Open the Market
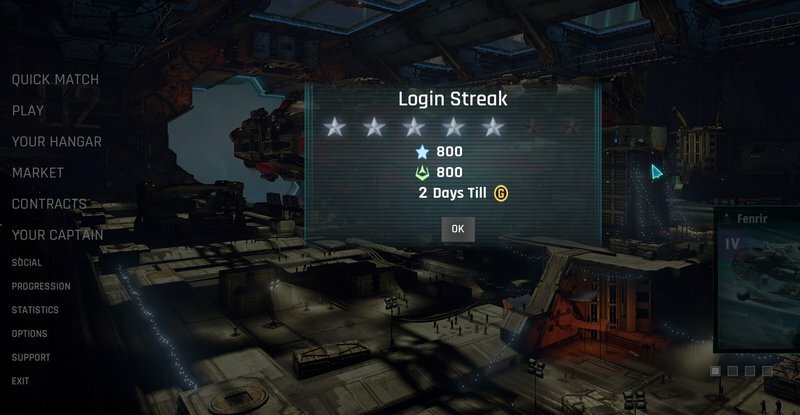The image size is (800, 415). click(x=38, y=173)
